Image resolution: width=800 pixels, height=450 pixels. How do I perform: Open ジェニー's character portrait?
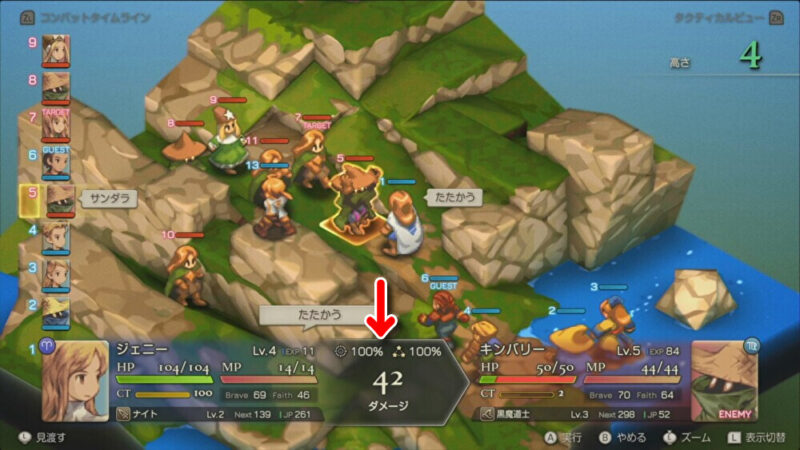point(74,381)
